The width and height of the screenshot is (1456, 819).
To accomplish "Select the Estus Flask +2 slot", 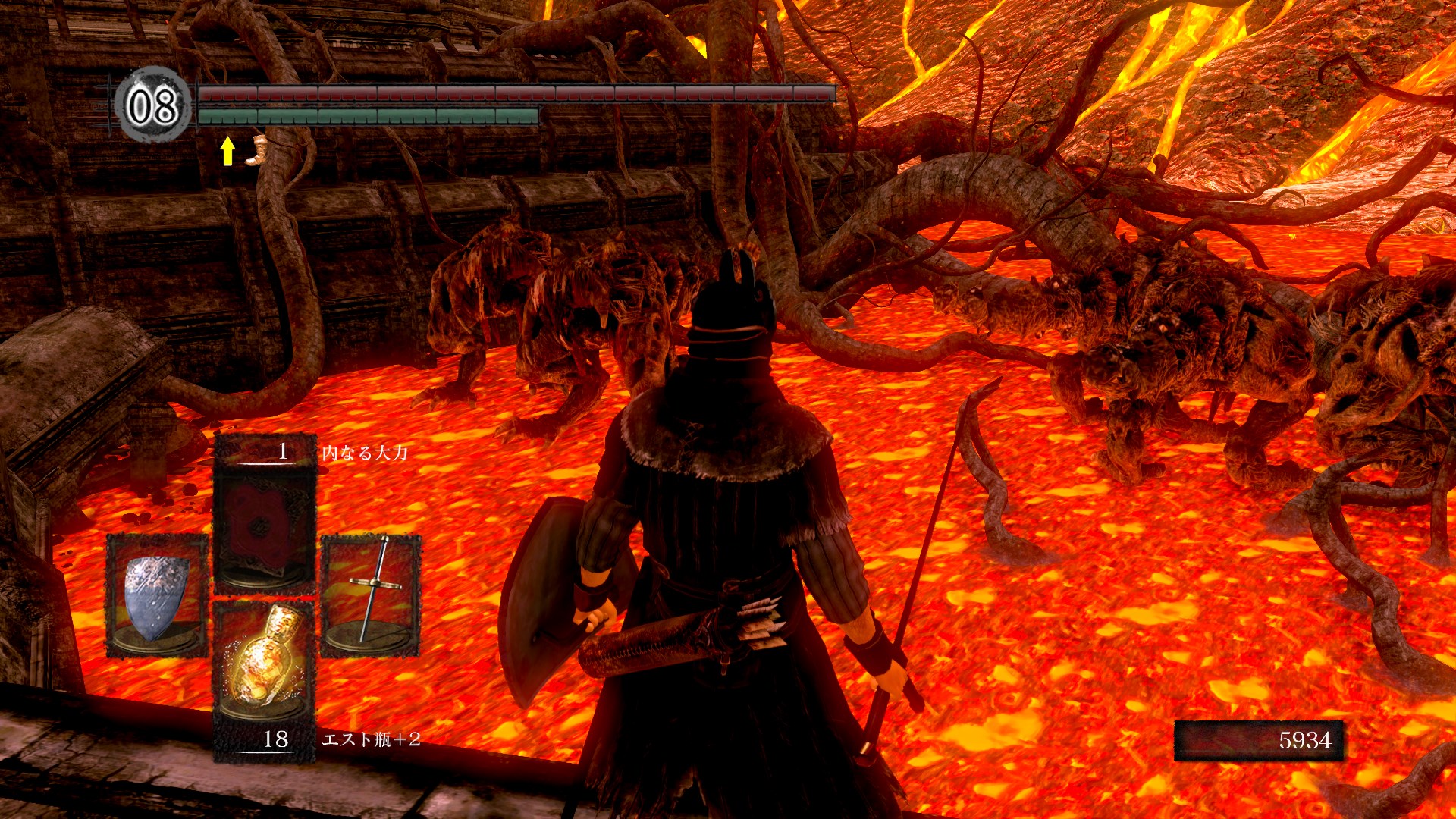I will click(264, 677).
